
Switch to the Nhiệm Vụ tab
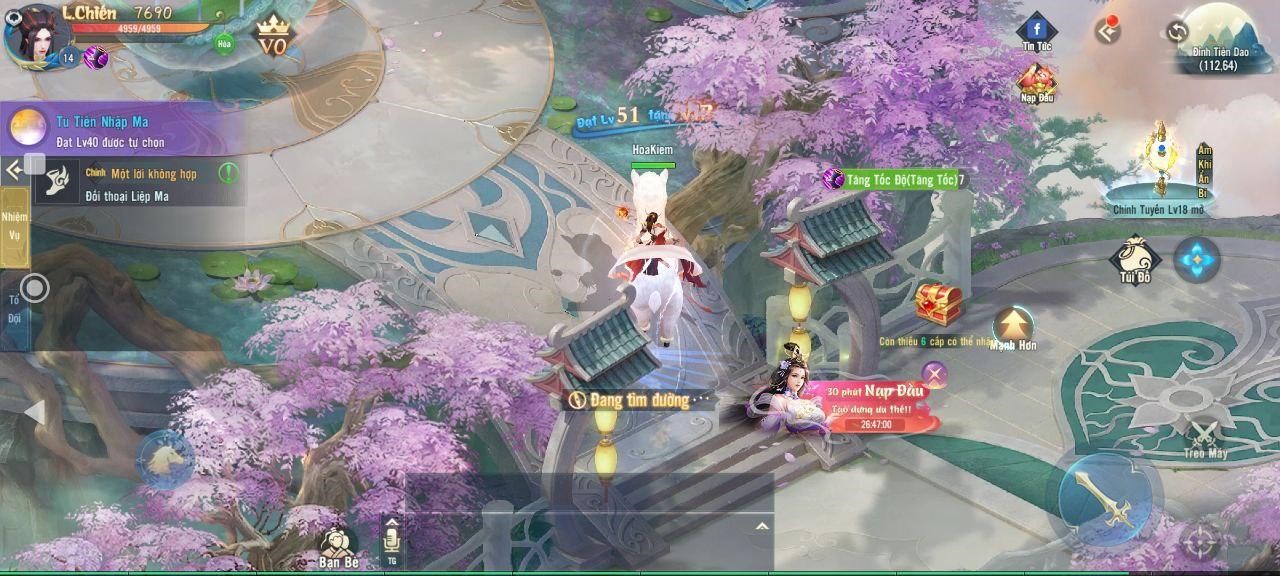click(14, 226)
